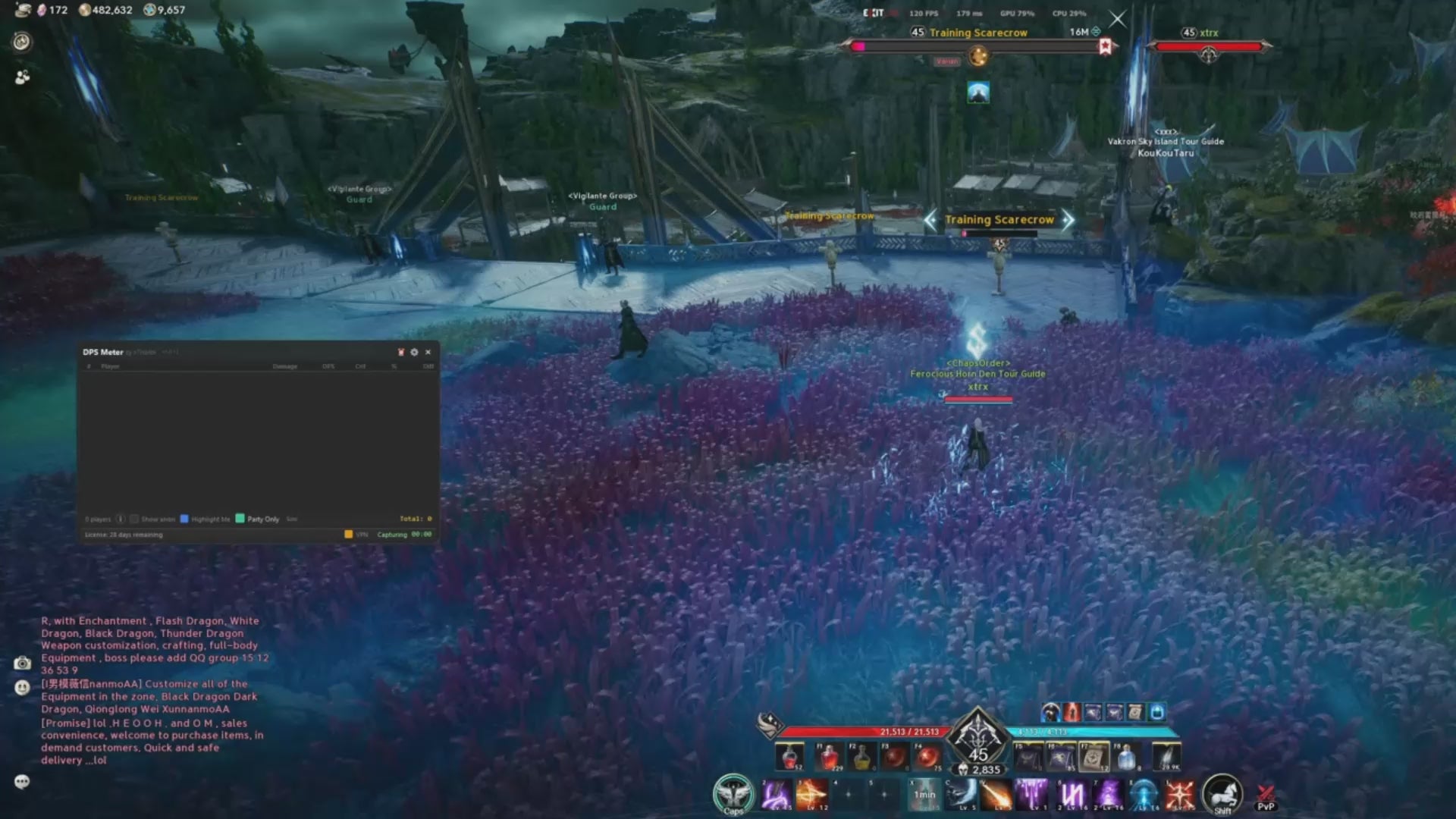Viewport: 1456px width, 819px height.
Task: Activate the mount icon beside the Shift label
Action: pyautogui.click(x=1221, y=791)
